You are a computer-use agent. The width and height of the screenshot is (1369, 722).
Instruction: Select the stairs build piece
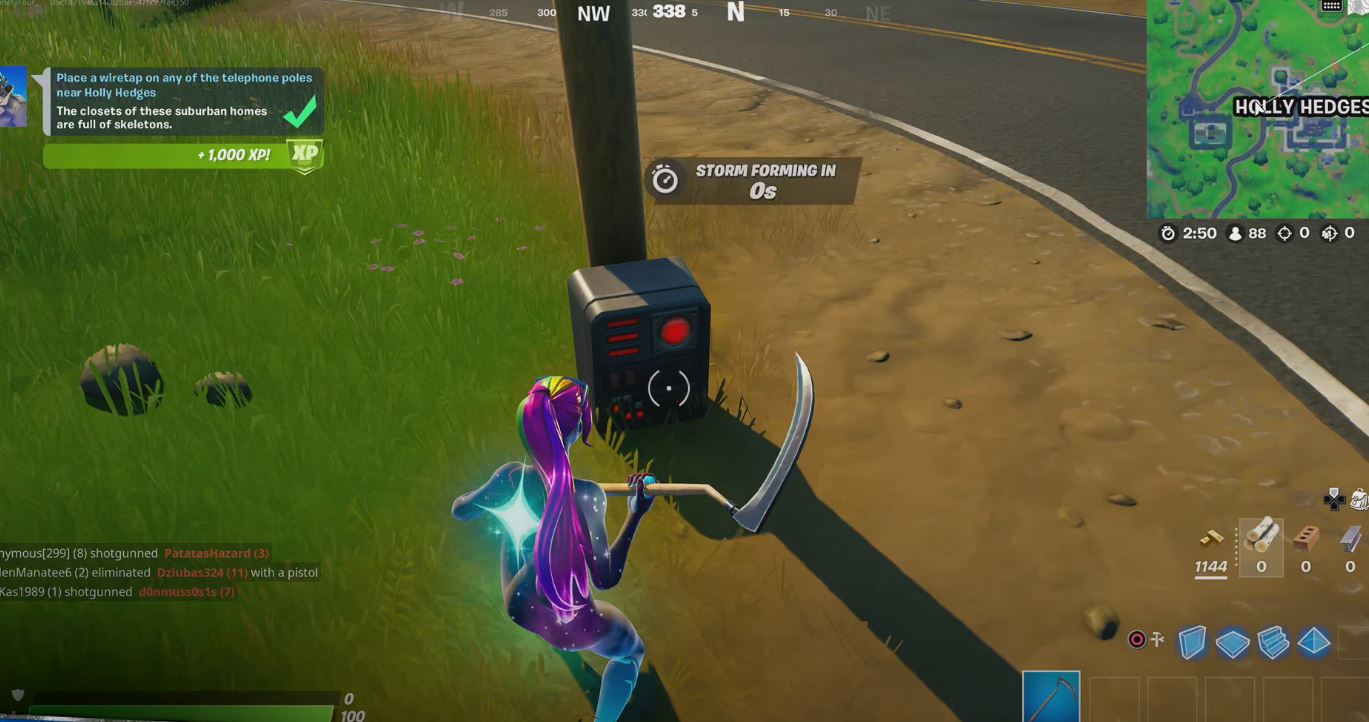tap(1274, 642)
